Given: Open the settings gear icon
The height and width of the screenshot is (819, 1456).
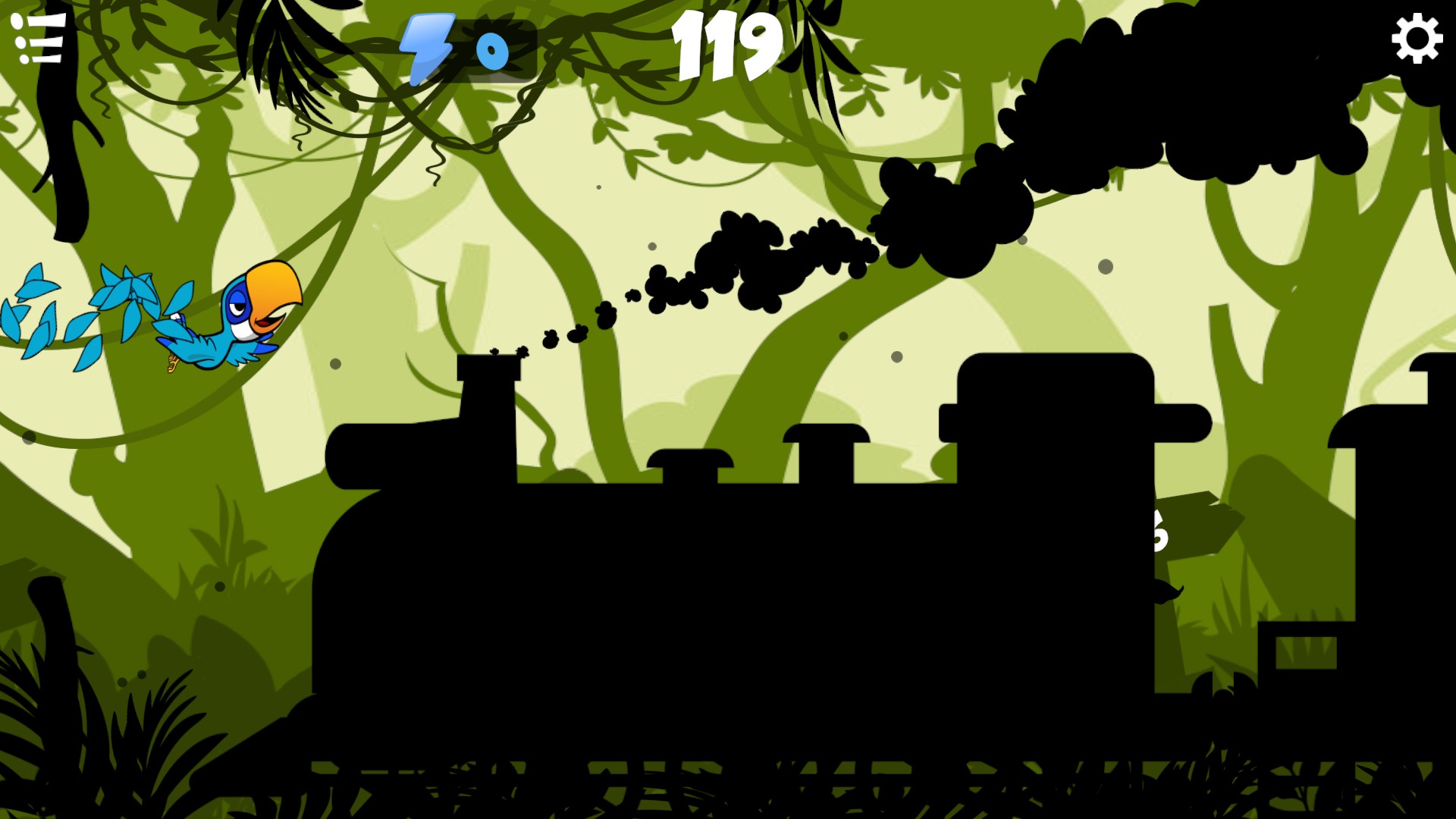Looking at the screenshot, I should [1416, 39].
